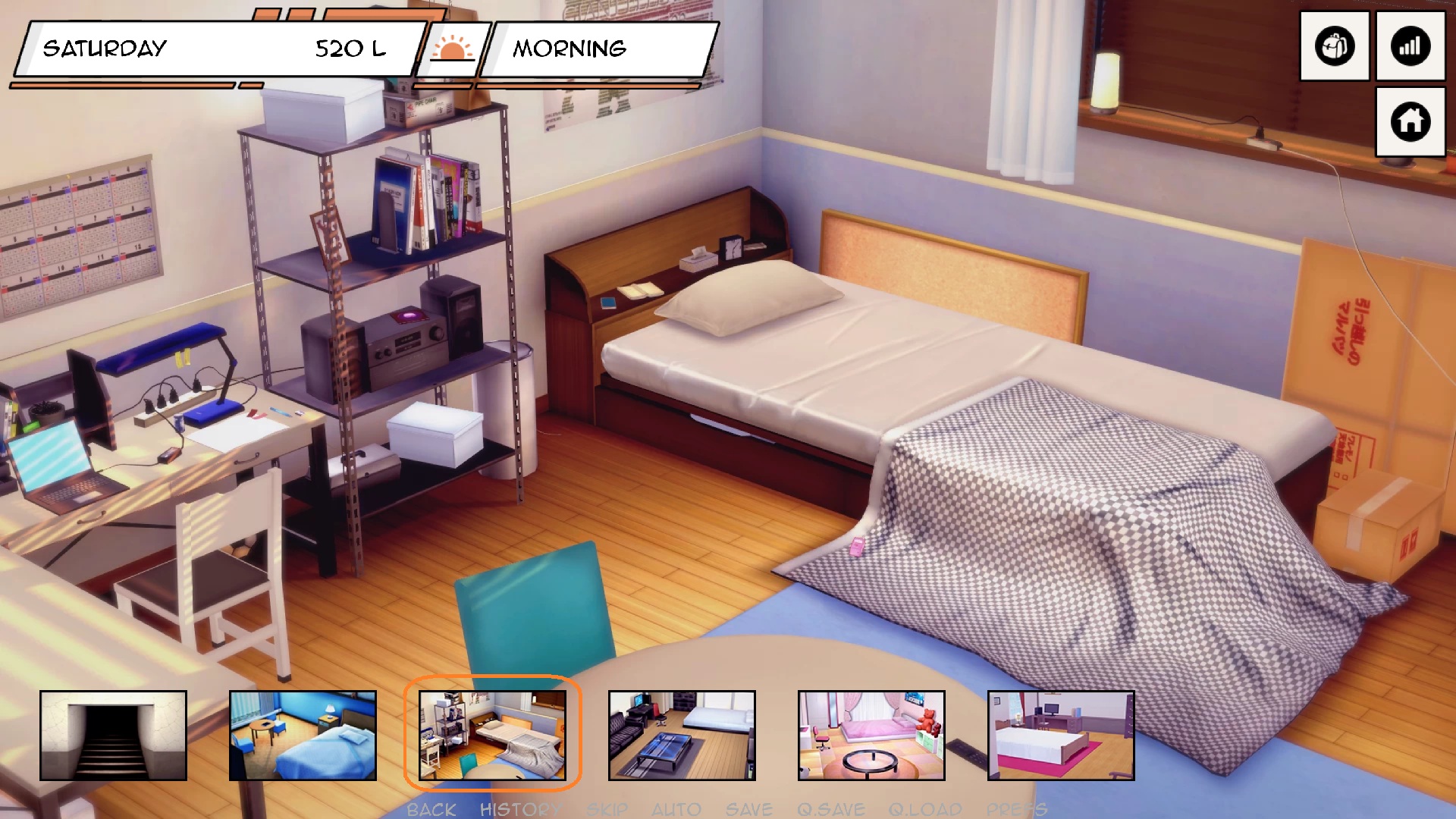1456x819 pixels.
Task: Go to the blue bedroom thumbnail
Action: (303, 735)
